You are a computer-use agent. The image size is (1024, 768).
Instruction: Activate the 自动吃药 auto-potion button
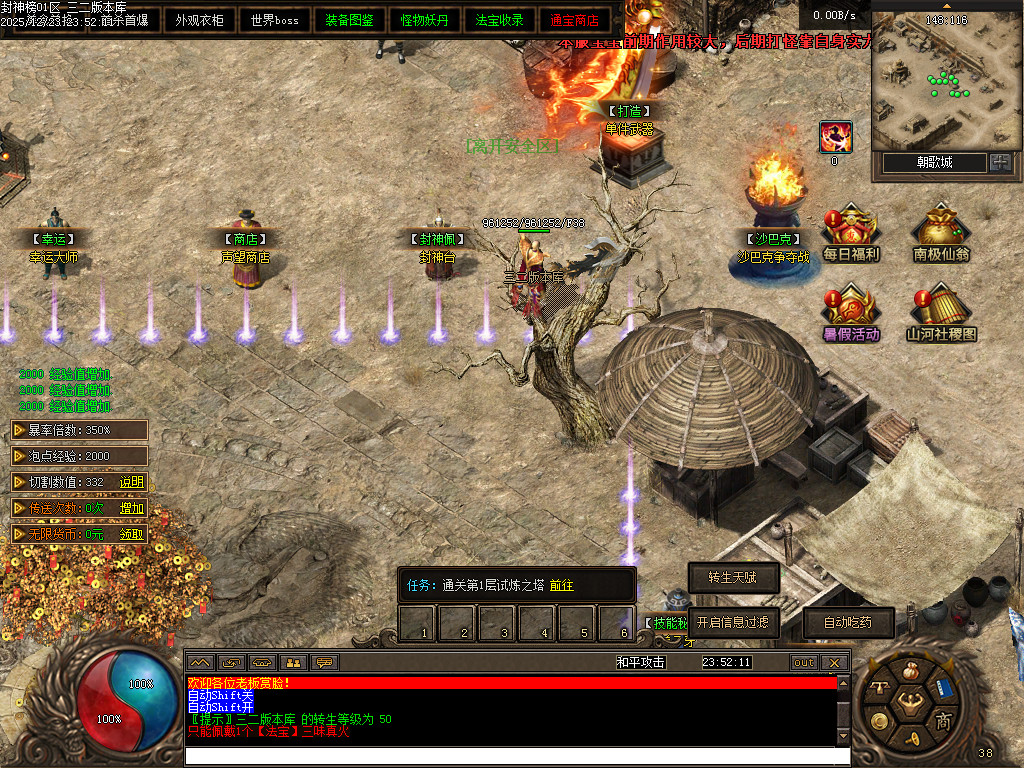pos(848,622)
